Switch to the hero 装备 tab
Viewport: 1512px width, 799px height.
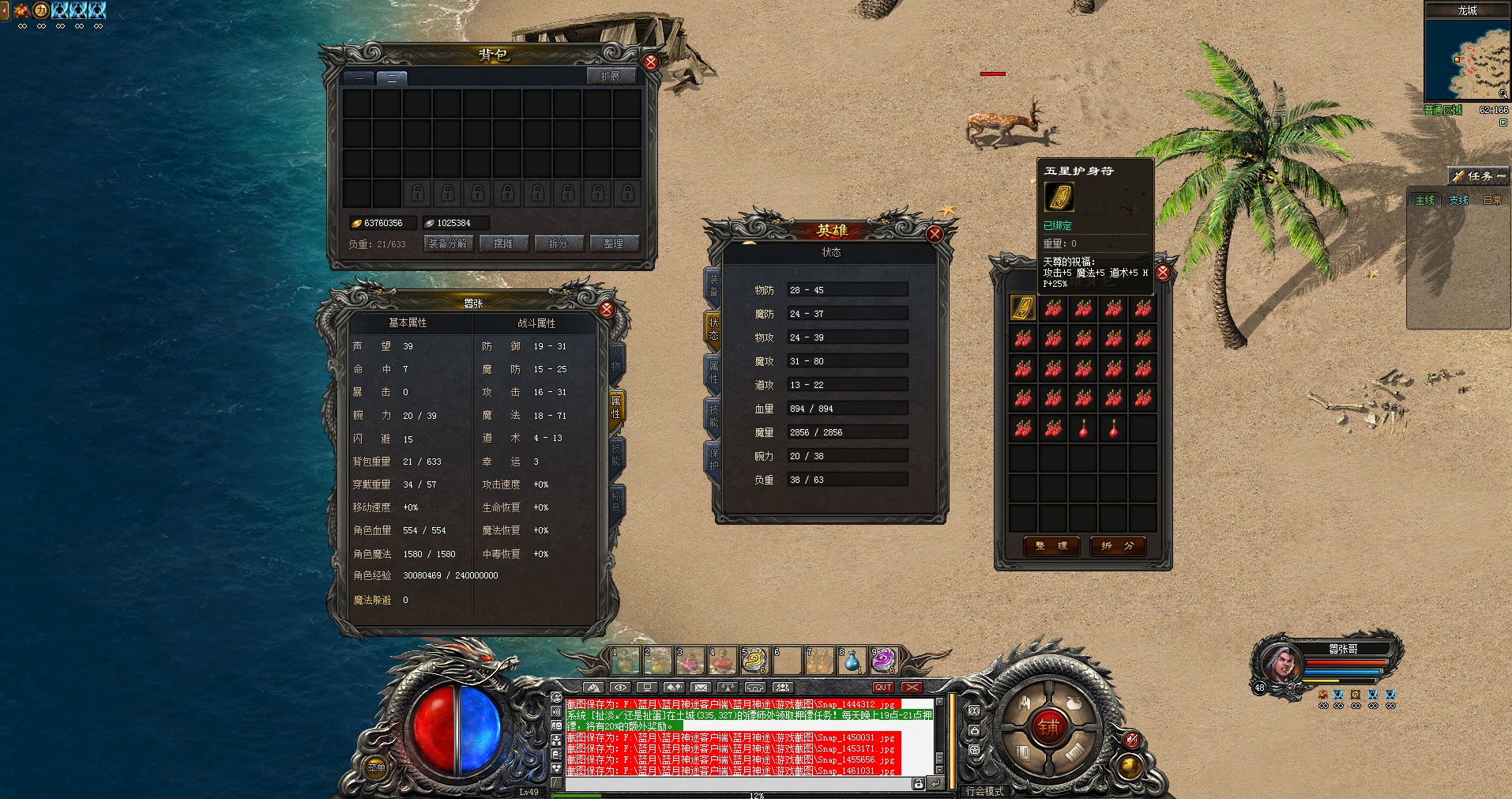[713, 285]
